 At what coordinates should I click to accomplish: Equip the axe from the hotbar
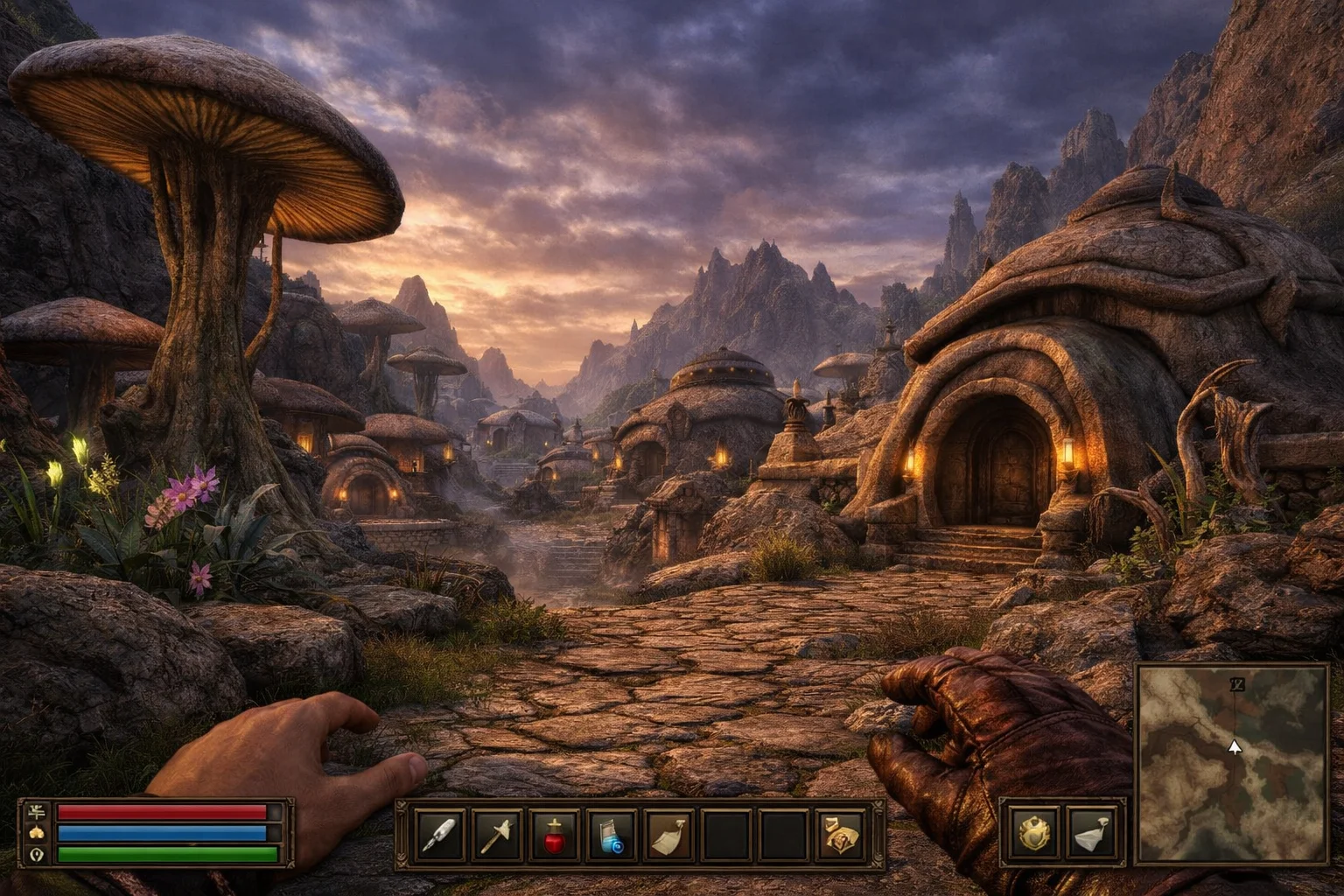(x=496, y=834)
